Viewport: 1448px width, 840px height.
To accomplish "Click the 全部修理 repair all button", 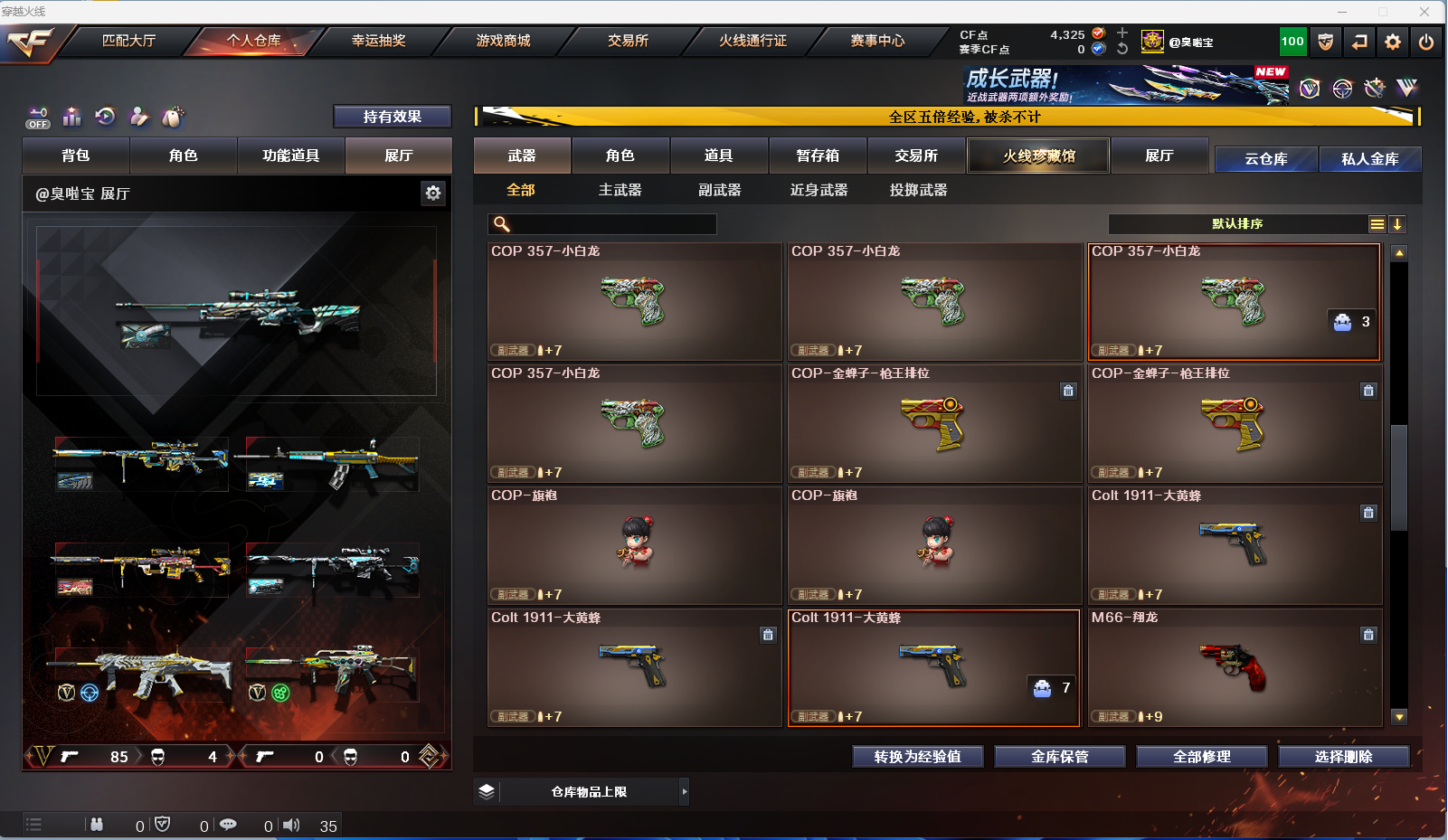I will click(x=1201, y=757).
